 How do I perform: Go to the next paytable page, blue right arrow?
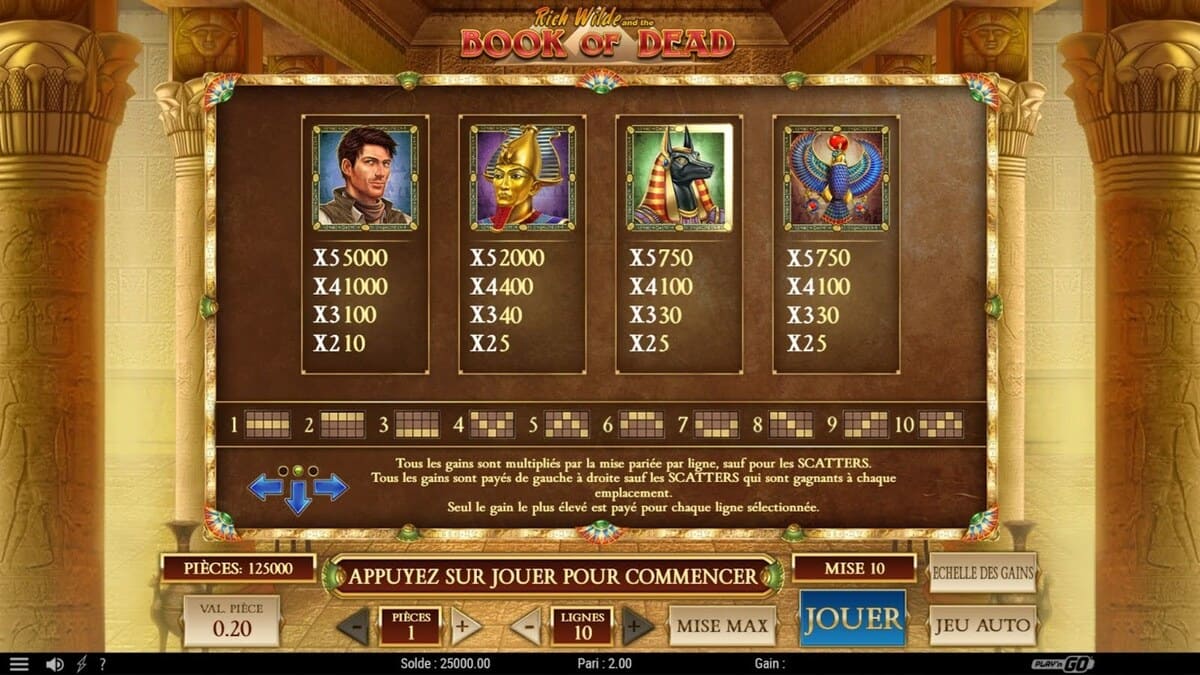tap(331, 487)
